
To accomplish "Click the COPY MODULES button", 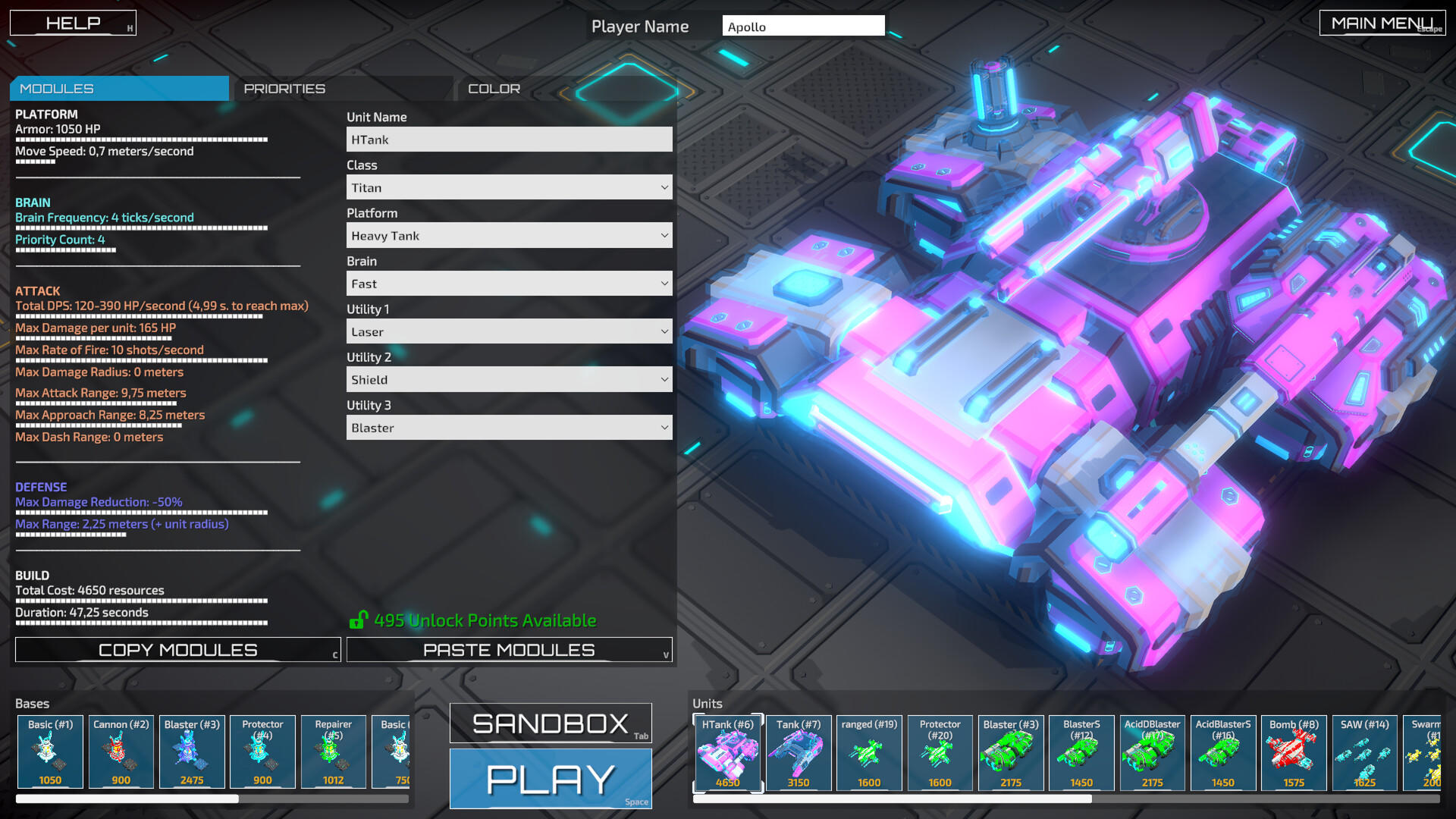I will pyautogui.click(x=177, y=649).
